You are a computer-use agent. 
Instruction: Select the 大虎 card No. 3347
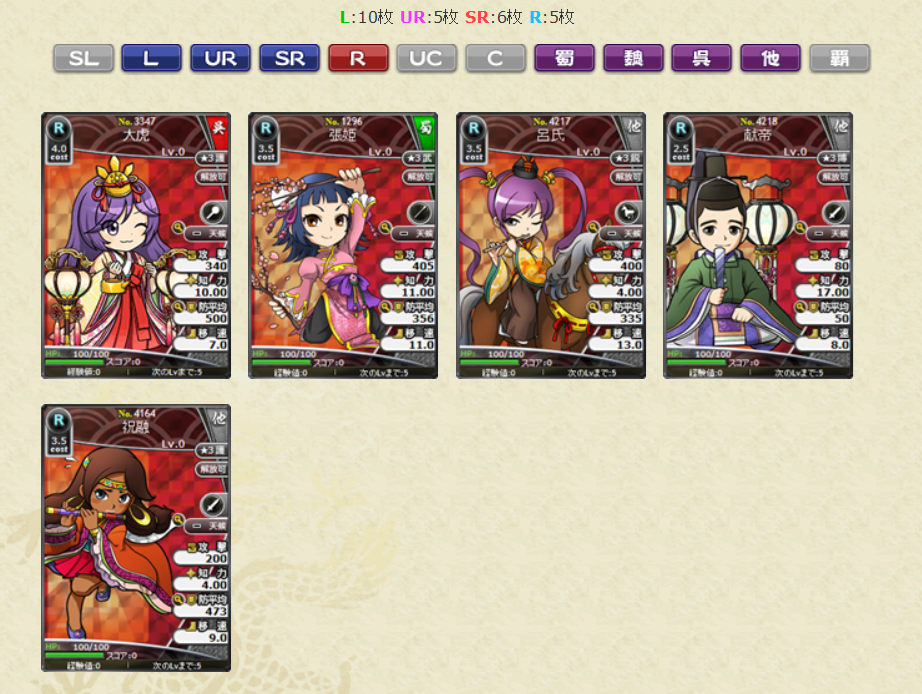coord(136,245)
